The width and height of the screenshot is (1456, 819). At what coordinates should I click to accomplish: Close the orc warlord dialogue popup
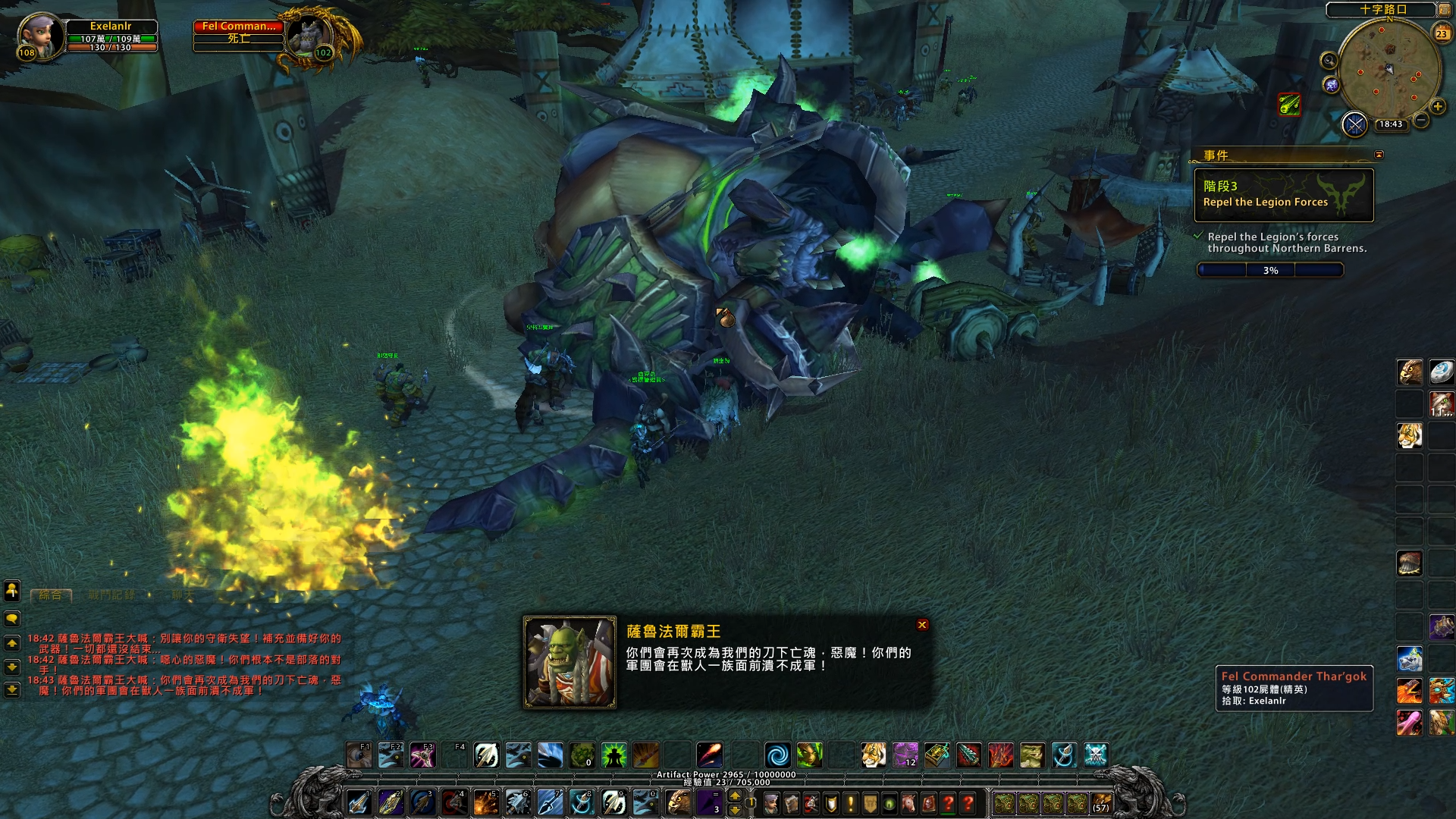click(922, 625)
